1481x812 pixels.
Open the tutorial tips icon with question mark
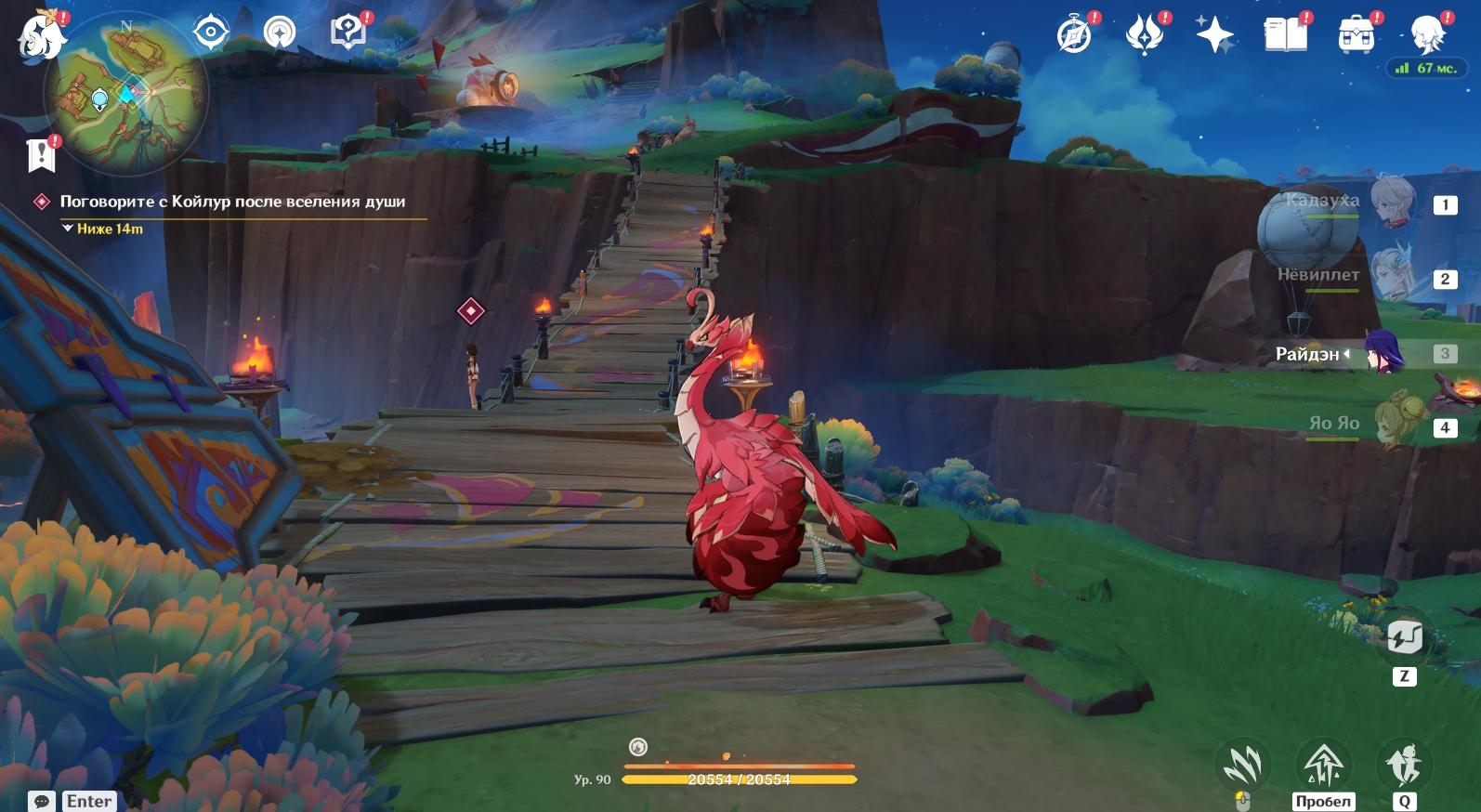pyautogui.click(x=347, y=33)
